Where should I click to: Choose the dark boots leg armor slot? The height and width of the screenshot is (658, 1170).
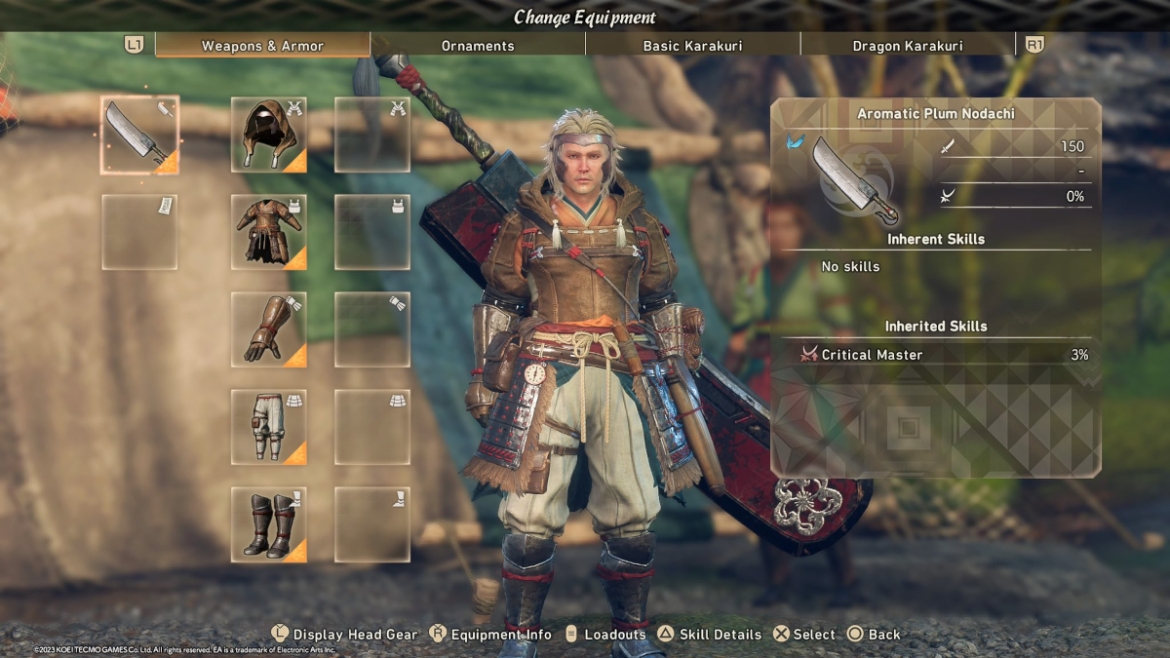point(269,524)
